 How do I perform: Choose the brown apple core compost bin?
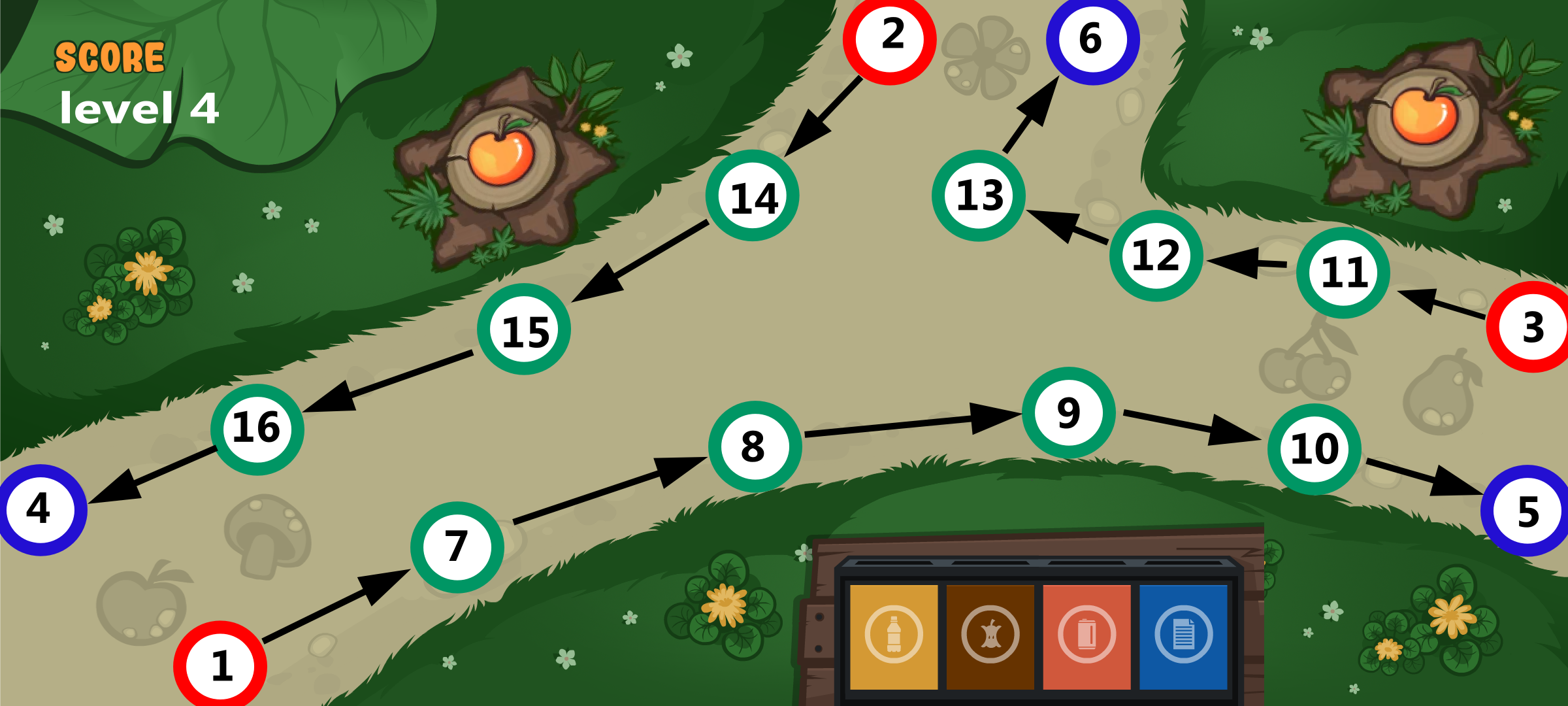pyautogui.click(x=990, y=635)
